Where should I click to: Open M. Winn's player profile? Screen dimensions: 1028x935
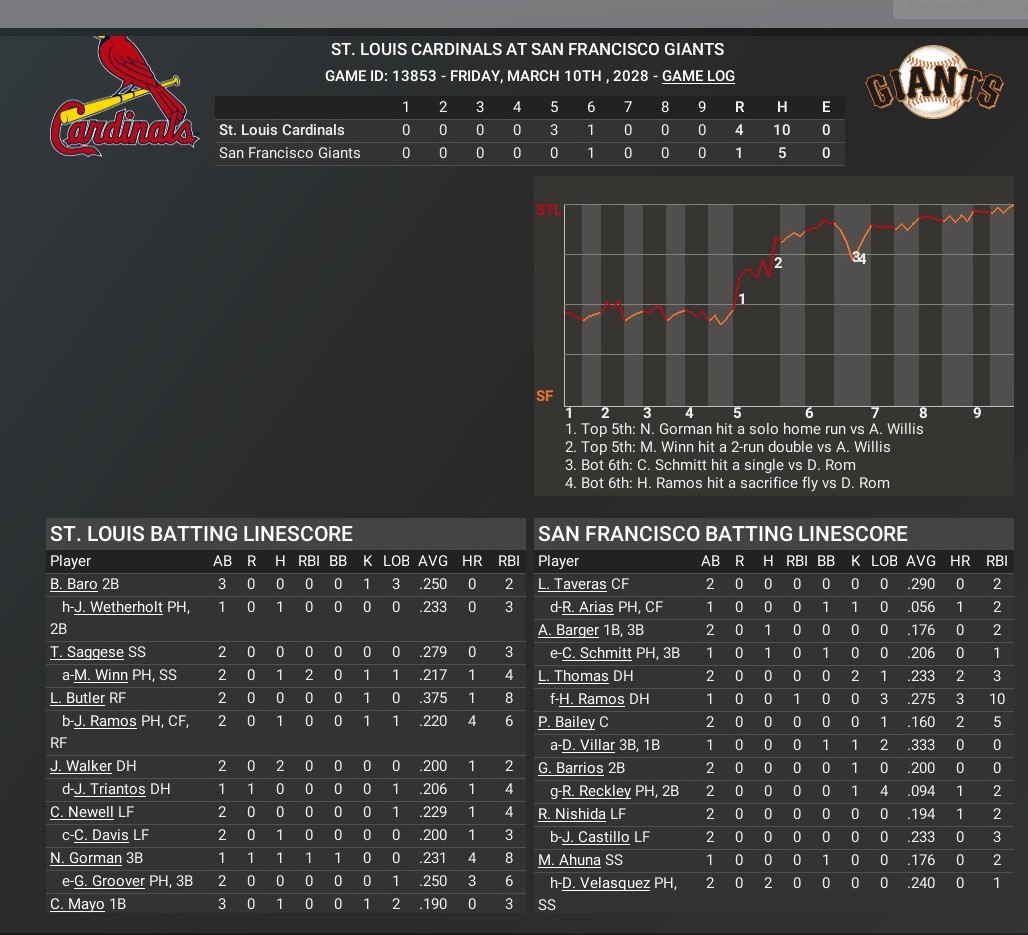pyautogui.click(x=101, y=676)
